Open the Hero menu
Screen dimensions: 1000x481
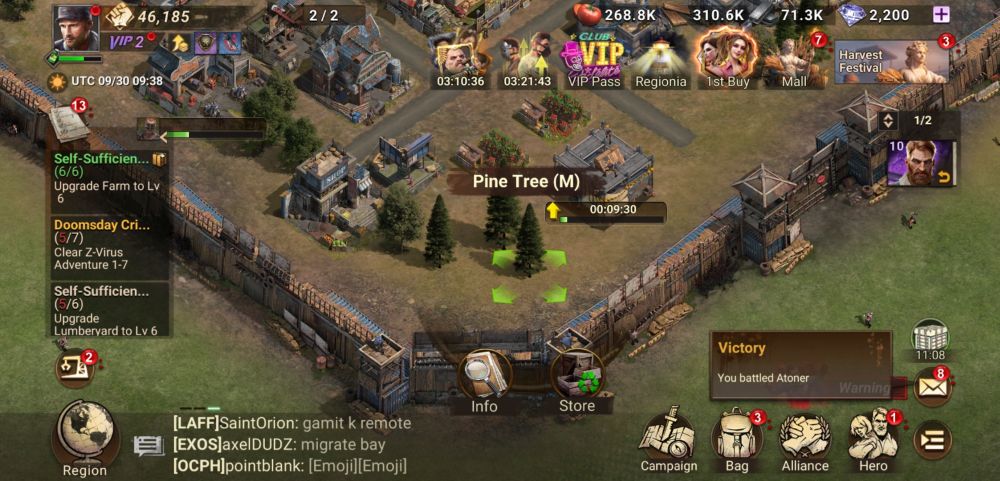(x=873, y=440)
